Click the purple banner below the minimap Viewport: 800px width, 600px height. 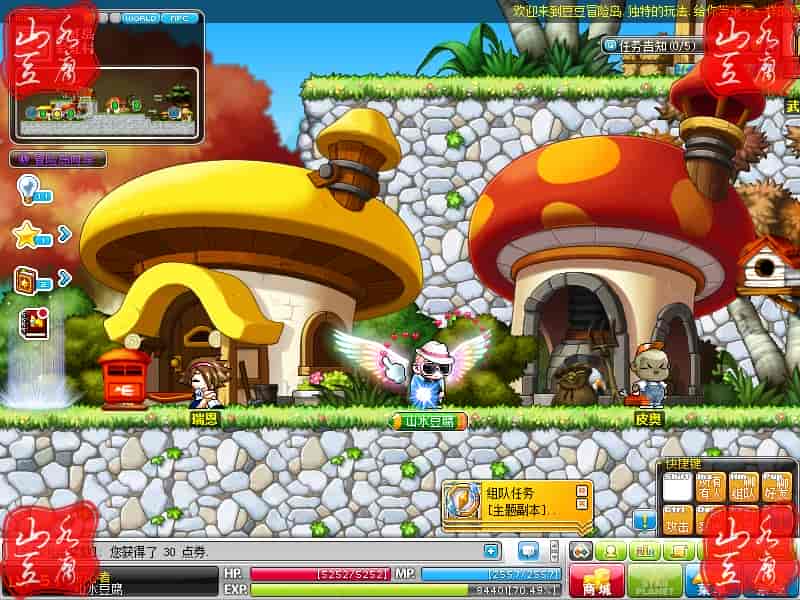click(x=58, y=158)
